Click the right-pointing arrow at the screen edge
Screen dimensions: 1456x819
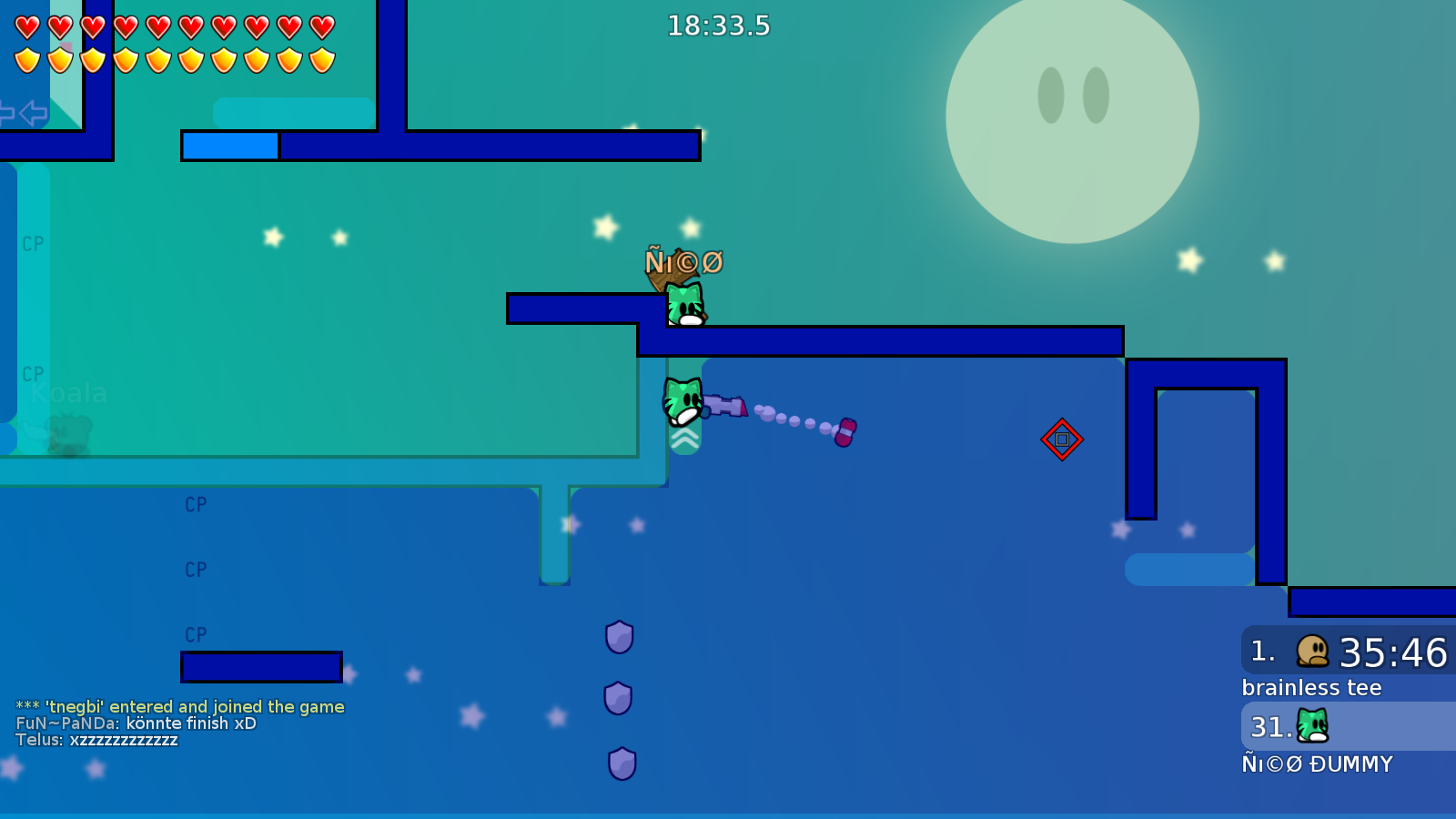5,112
